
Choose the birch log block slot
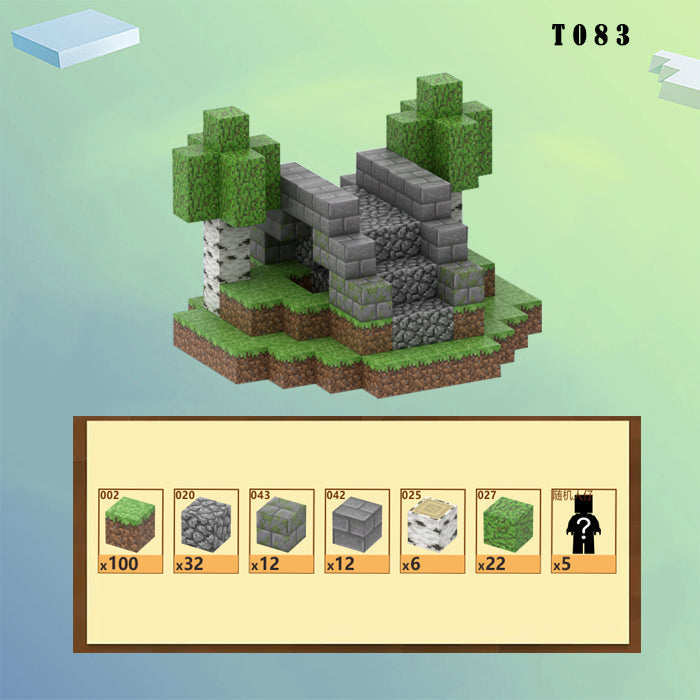433,531
